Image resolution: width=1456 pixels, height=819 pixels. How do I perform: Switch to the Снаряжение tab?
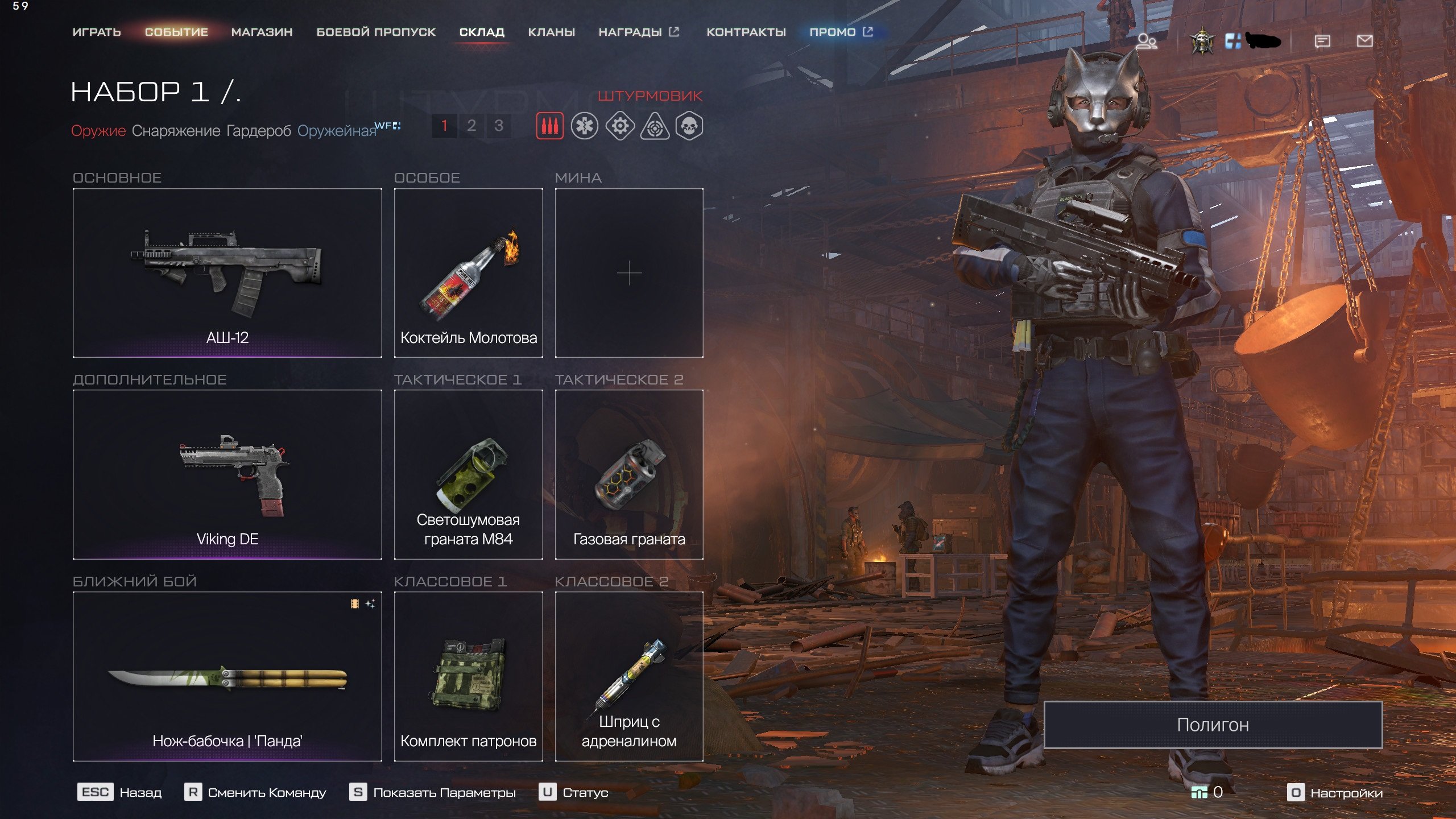point(176,131)
